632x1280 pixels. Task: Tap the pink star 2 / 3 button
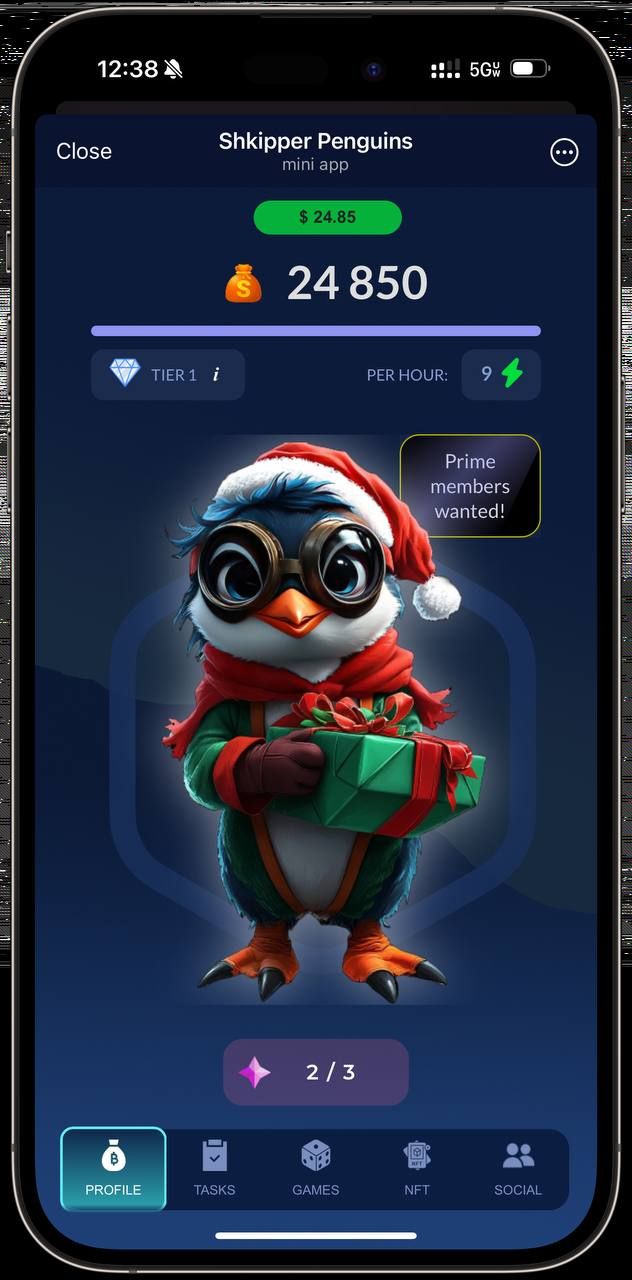click(316, 1072)
